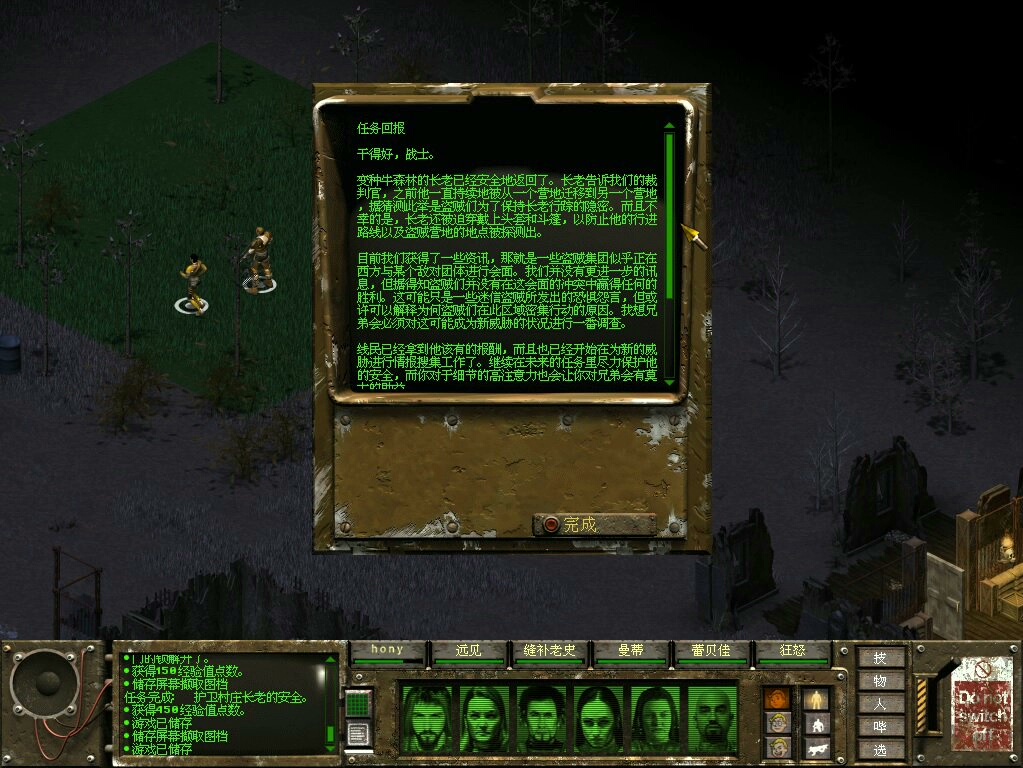1023x768 pixels.
Task: Click the 完成 button to close the mission debriefing
Action: [x=594, y=524]
